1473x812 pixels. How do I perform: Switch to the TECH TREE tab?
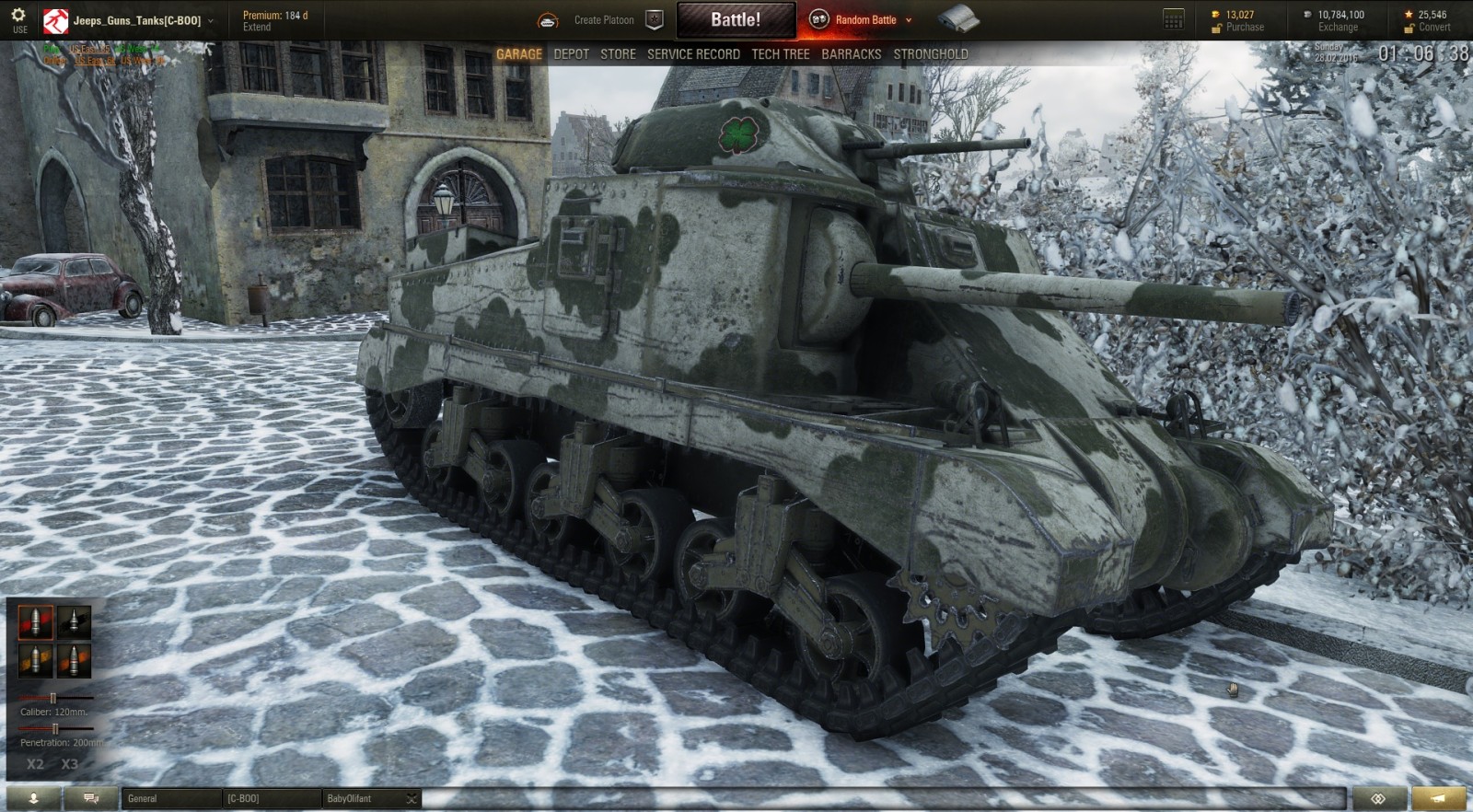780,53
